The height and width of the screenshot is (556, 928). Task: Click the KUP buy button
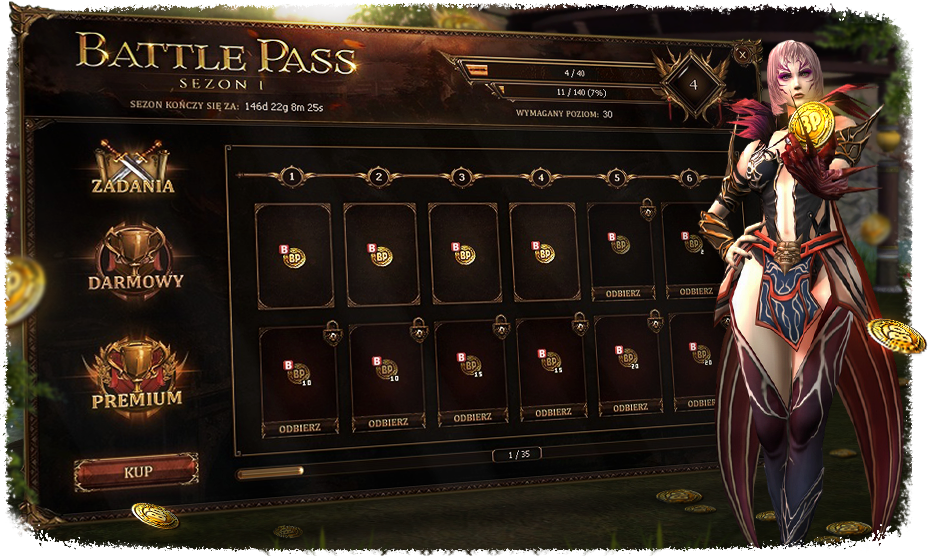coord(136,471)
